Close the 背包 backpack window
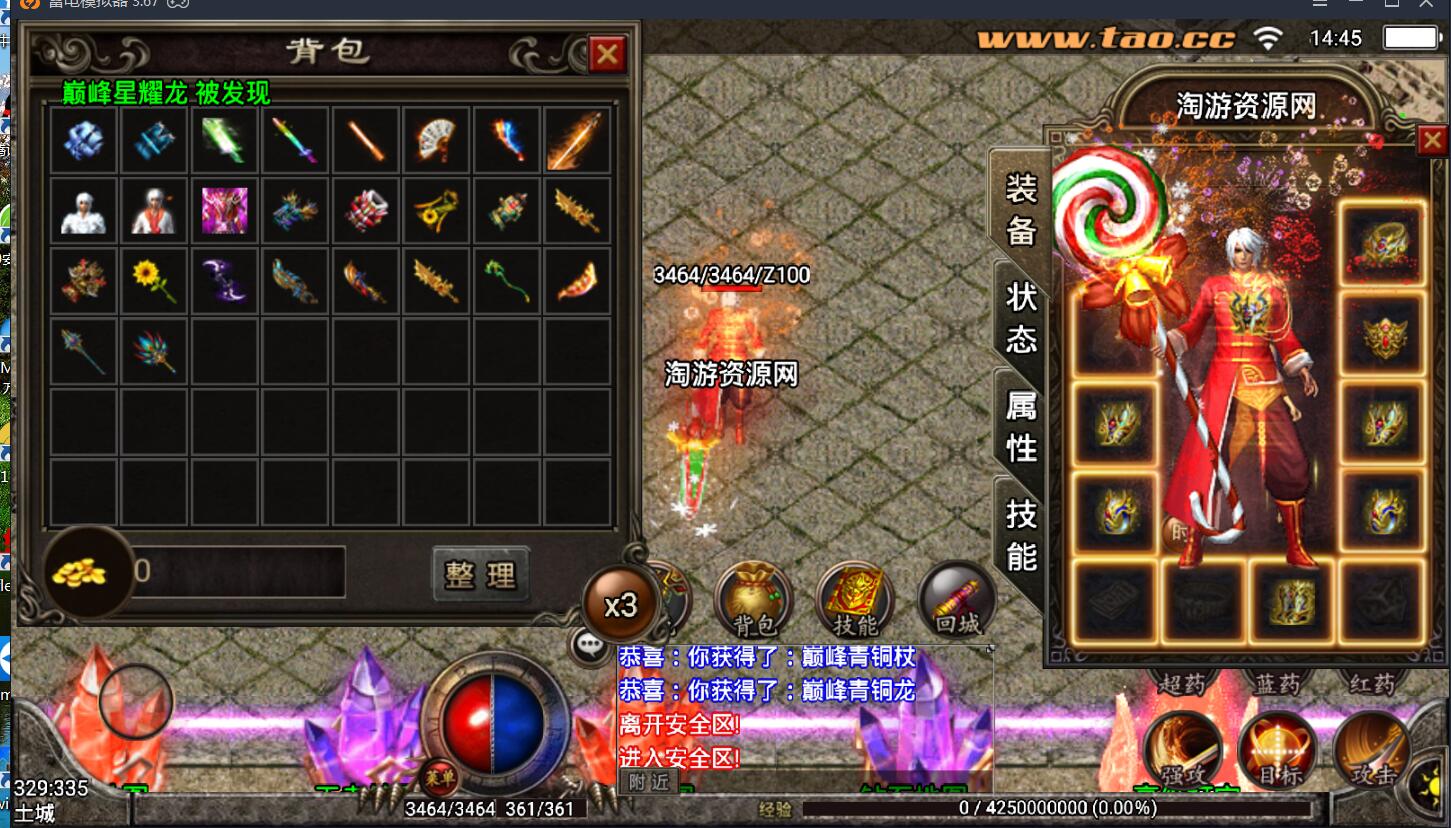Screen dimensions: 1451x828 [606, 54]
